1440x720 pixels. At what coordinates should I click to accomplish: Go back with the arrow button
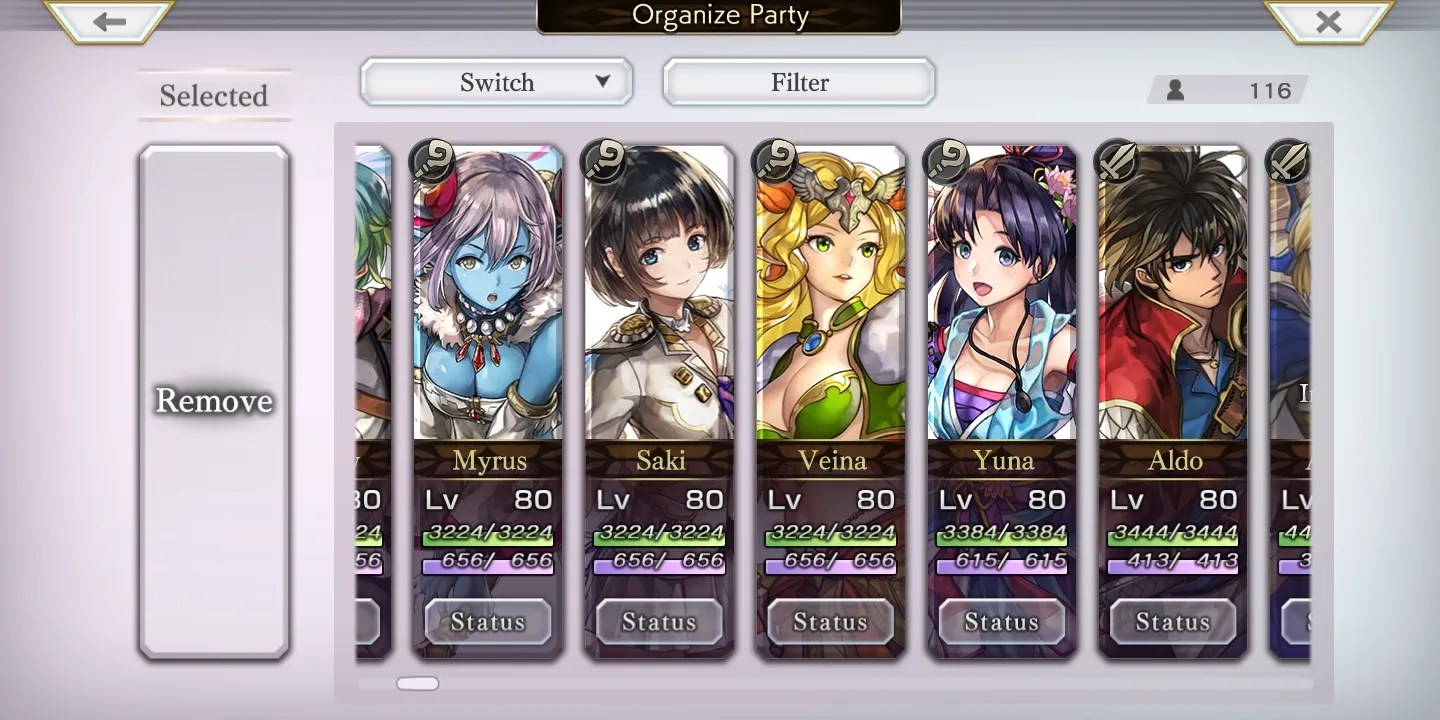(110, 22)
